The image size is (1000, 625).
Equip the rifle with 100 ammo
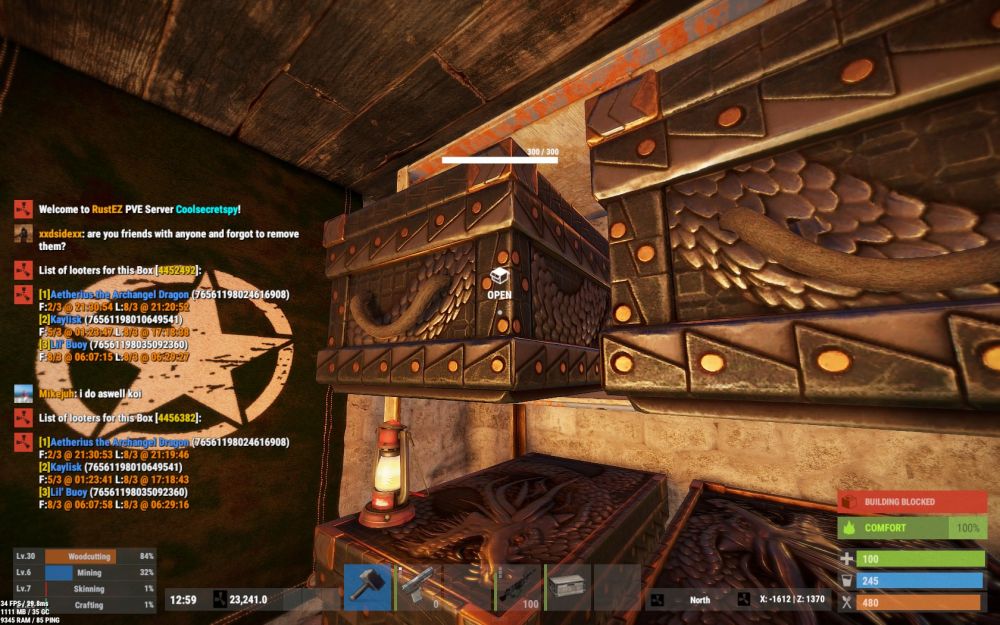(x=518, y=587)
